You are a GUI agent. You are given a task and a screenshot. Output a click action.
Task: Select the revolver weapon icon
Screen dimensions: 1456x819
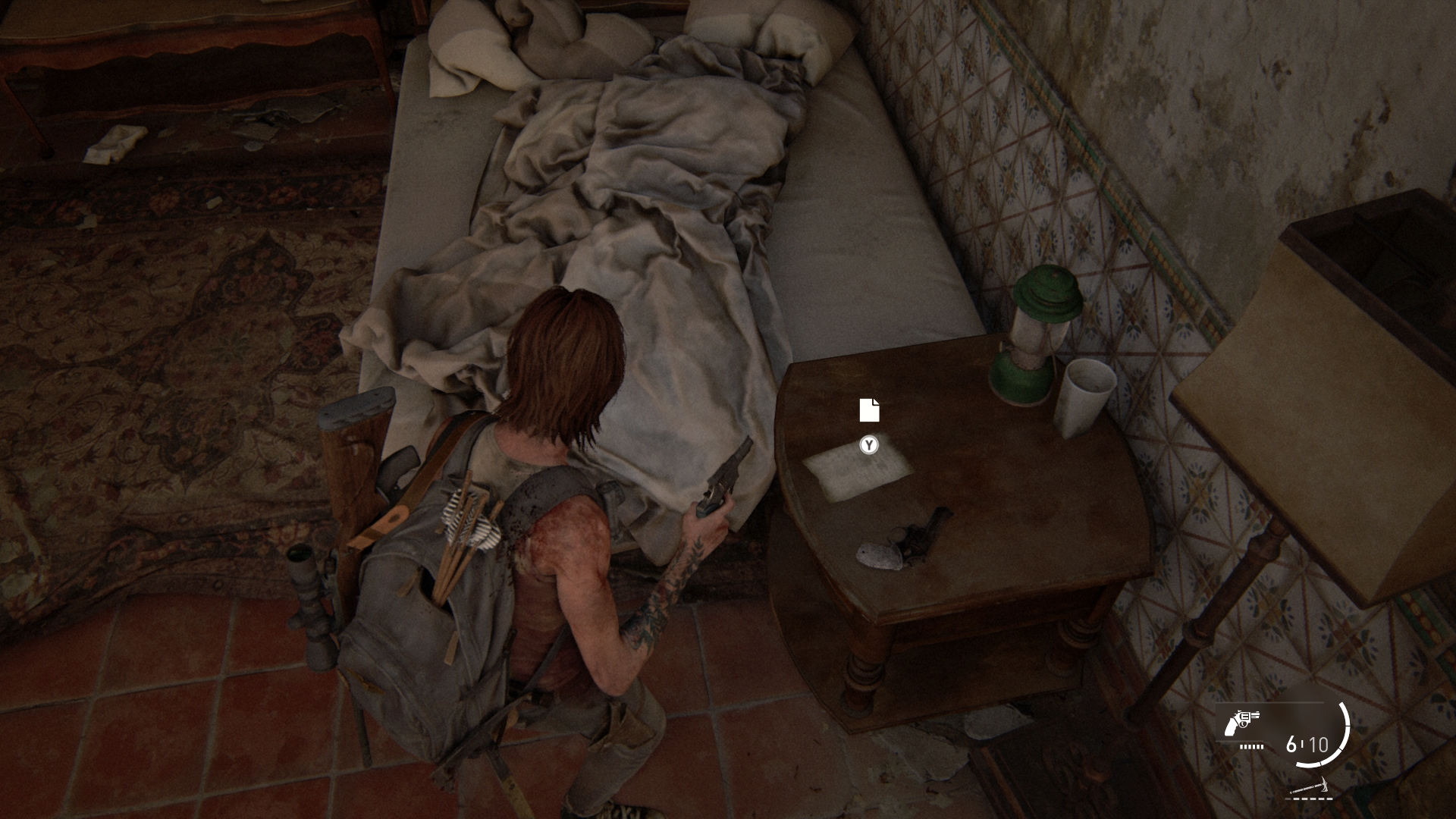coord(1241,724)
